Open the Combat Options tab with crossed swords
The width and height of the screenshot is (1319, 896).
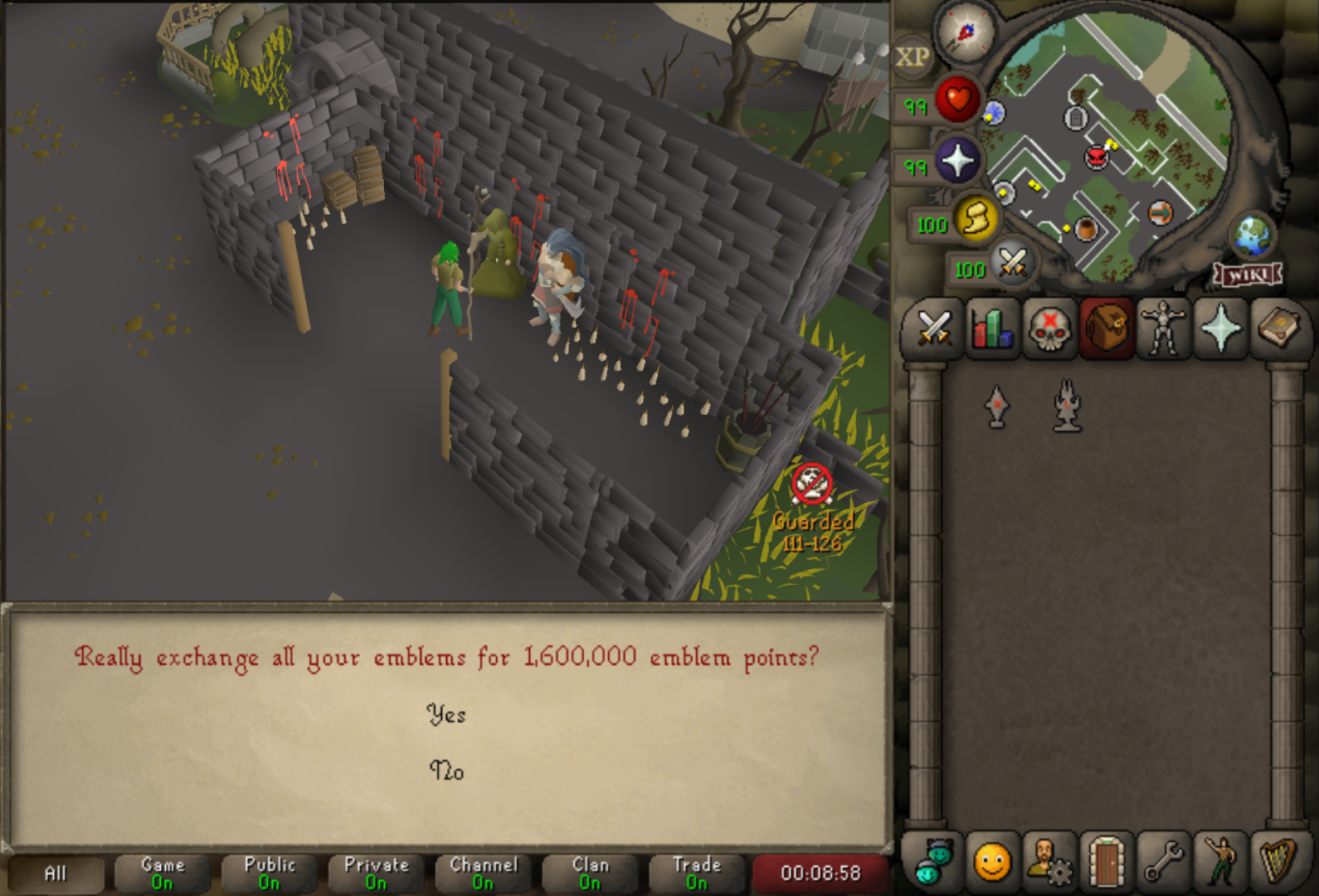pos(935,329)
